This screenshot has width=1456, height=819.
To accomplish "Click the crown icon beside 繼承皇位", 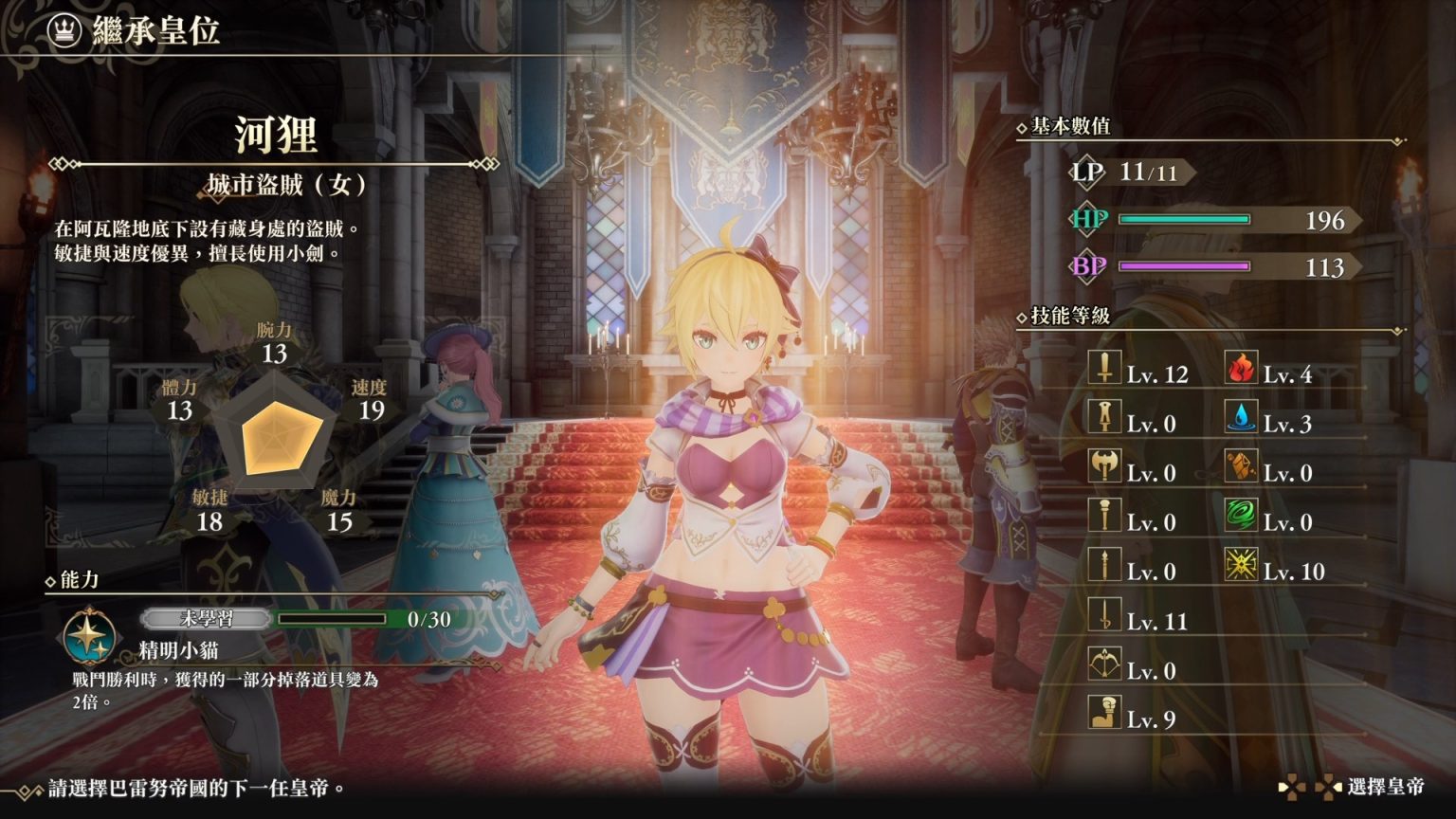I will tap(64, 30).
